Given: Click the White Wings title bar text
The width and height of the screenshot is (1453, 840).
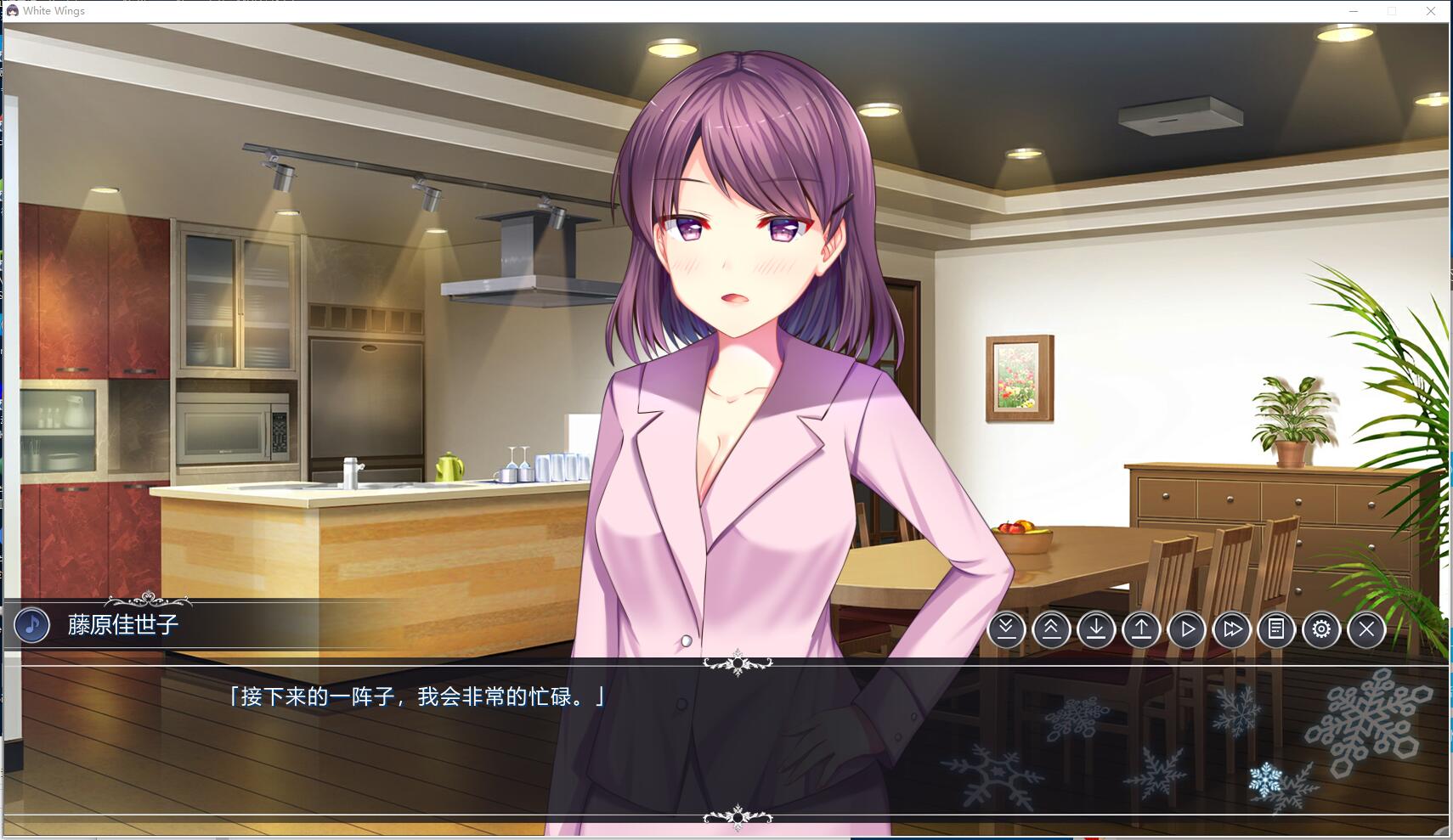Looking at the screenshot, I should click(54, 10).
